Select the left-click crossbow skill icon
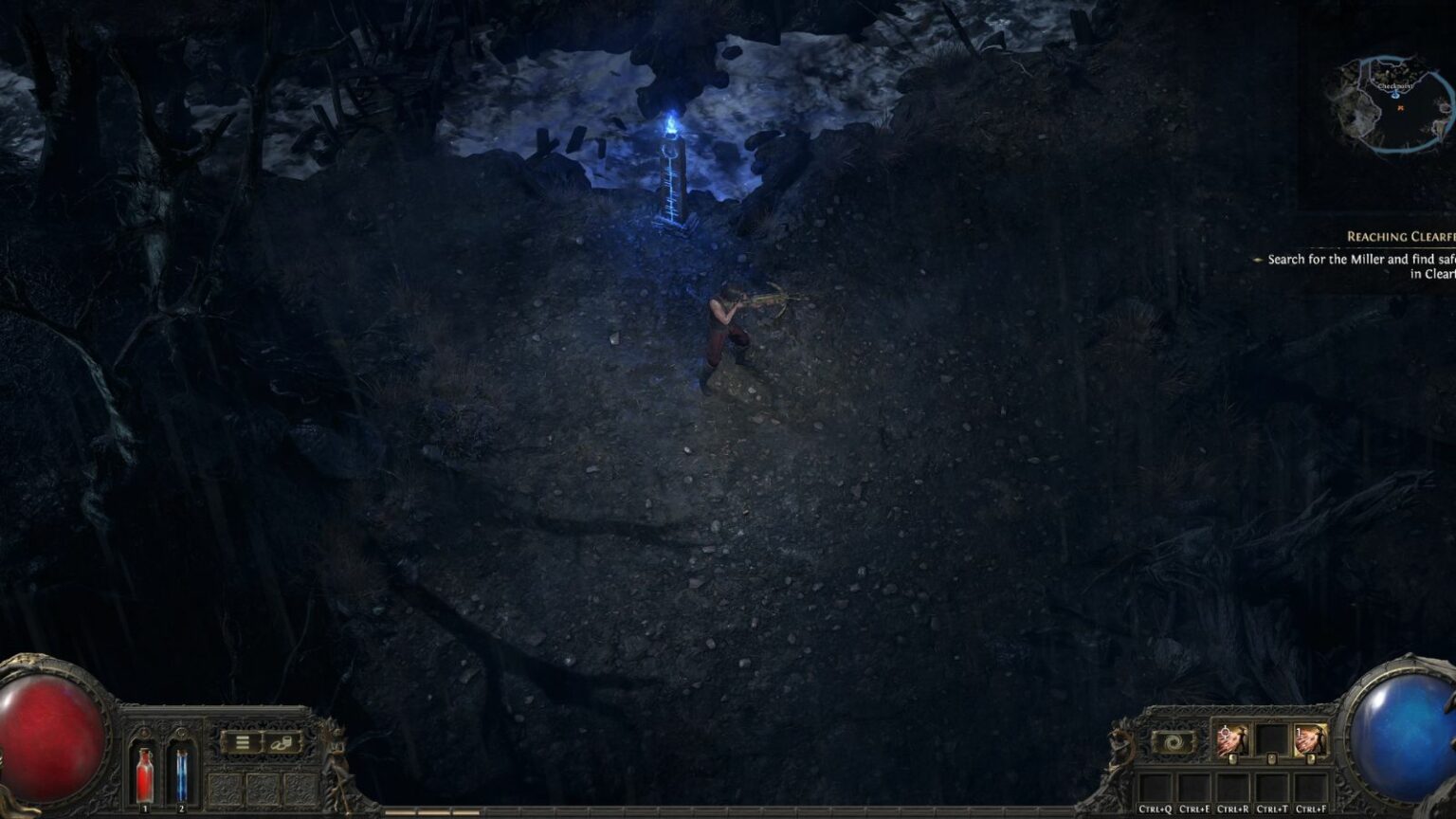 [1230, 738]
